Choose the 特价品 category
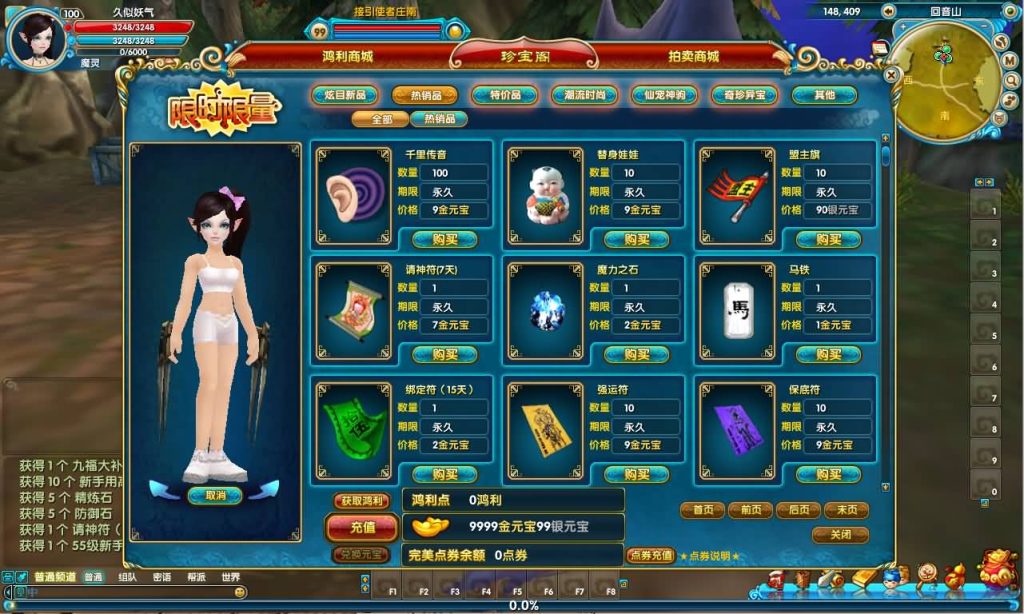This screenshot has width=1024, height=614. click(x=504, y=96)
